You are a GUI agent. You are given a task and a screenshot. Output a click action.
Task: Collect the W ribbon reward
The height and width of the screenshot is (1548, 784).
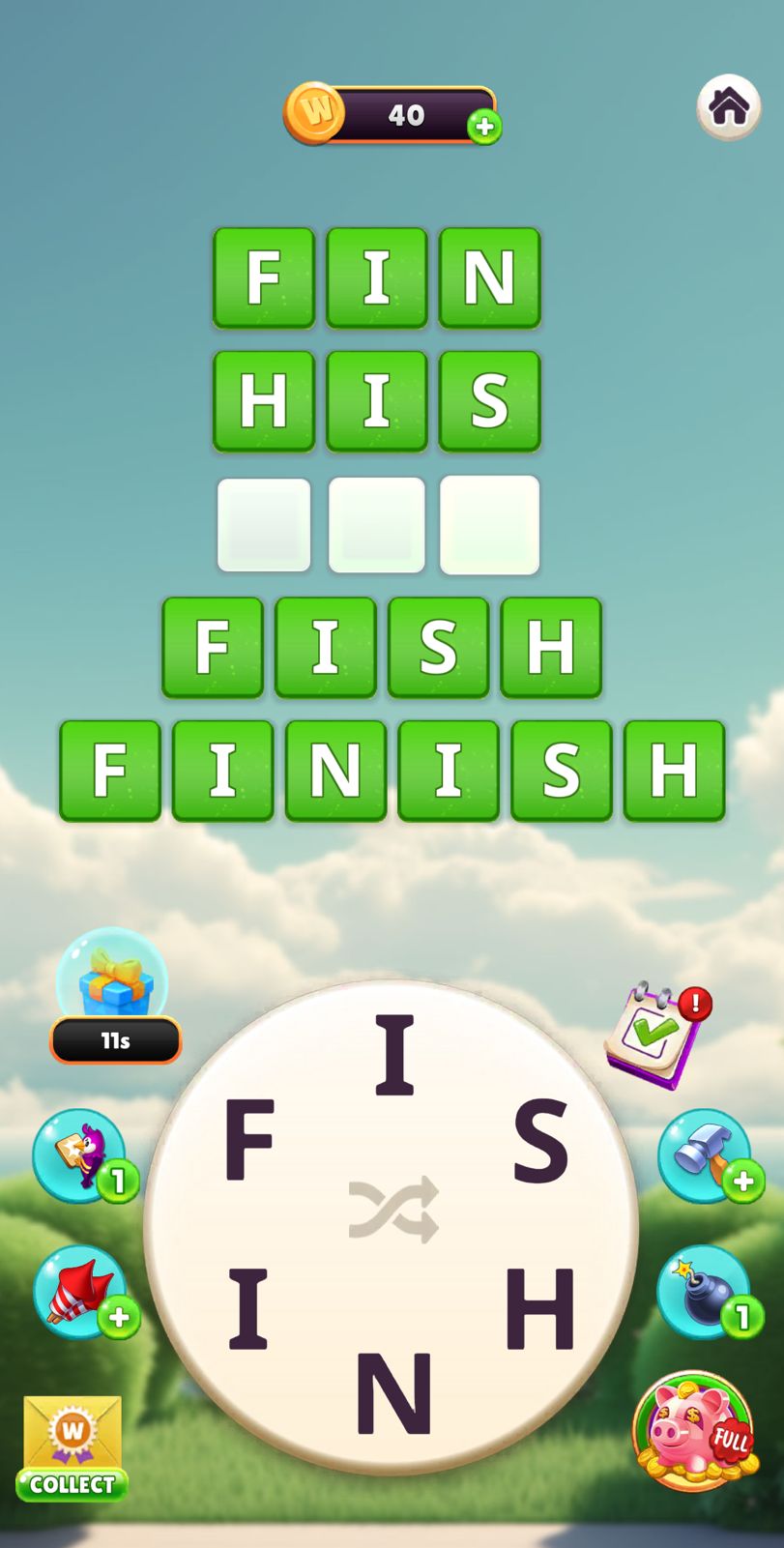point(72,1447)
